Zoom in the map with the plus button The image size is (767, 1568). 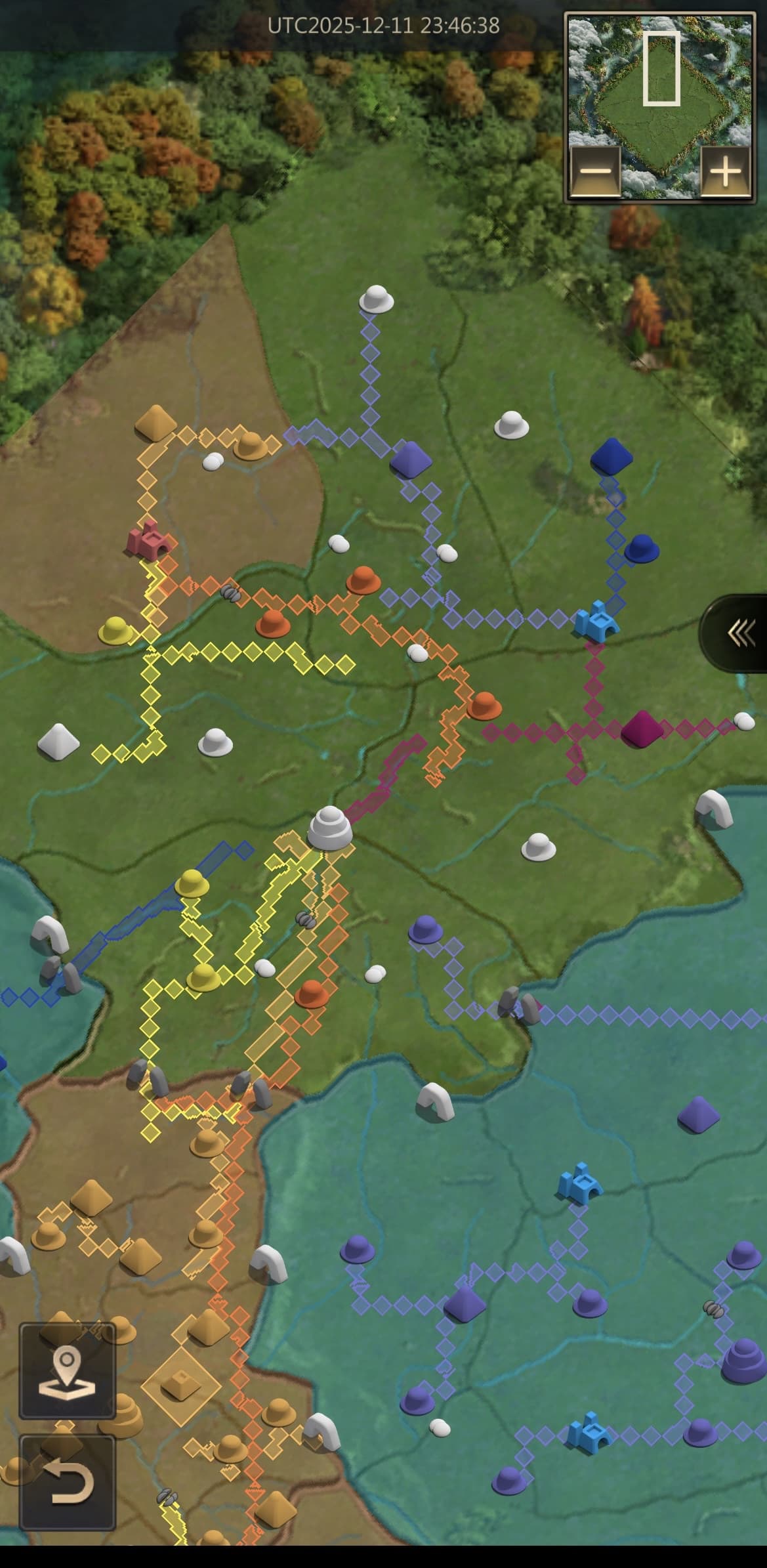[725, 171]
